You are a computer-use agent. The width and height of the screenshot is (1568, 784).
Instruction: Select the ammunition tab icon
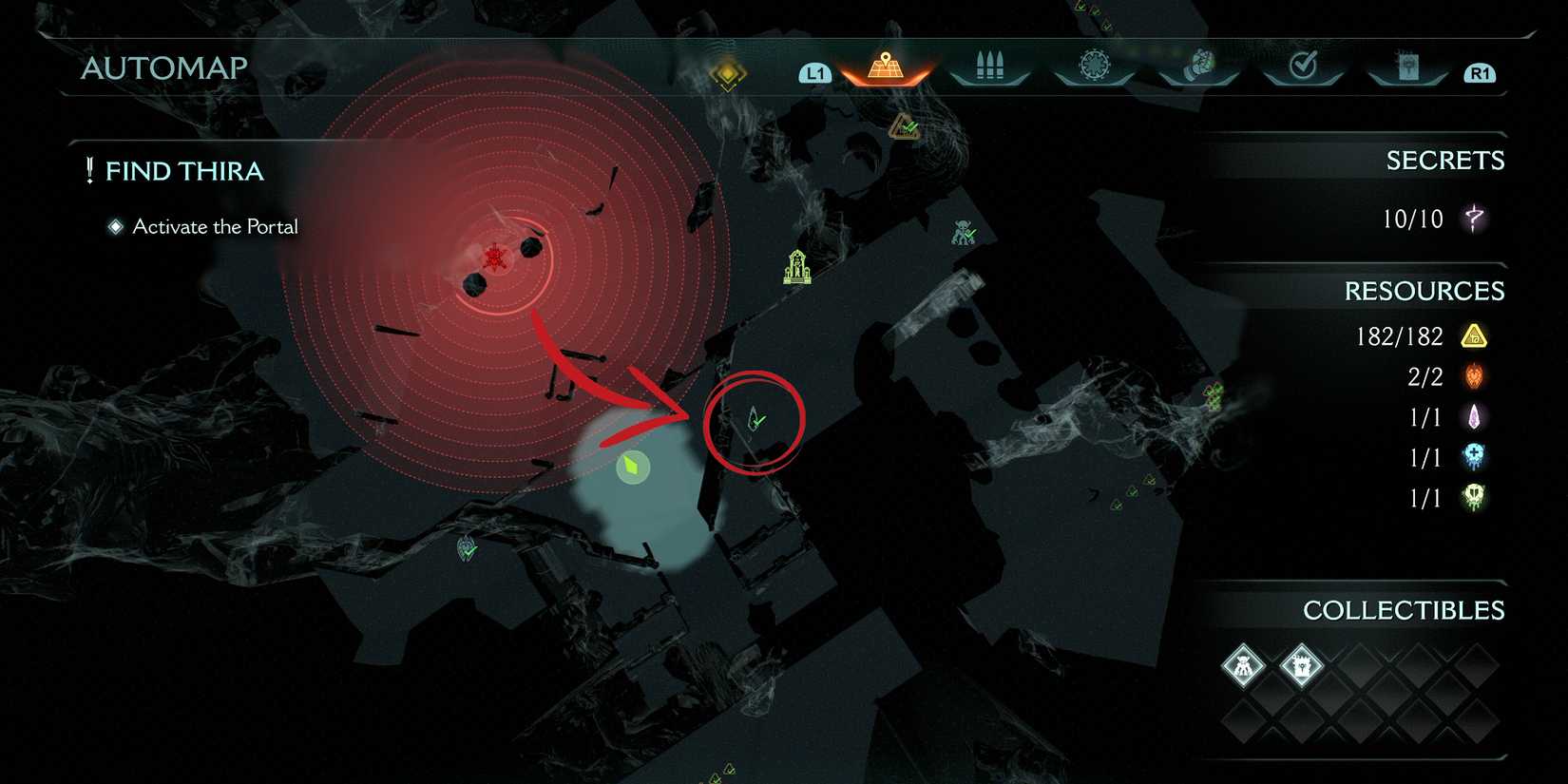pos(988,67)
